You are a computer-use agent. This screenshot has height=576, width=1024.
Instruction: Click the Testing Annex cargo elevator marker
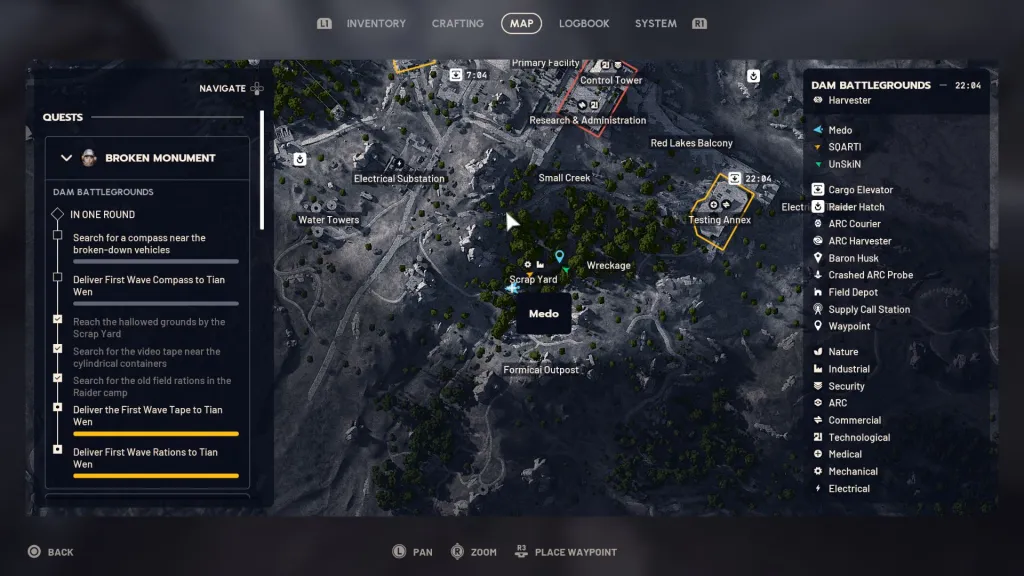pos(735,178)
